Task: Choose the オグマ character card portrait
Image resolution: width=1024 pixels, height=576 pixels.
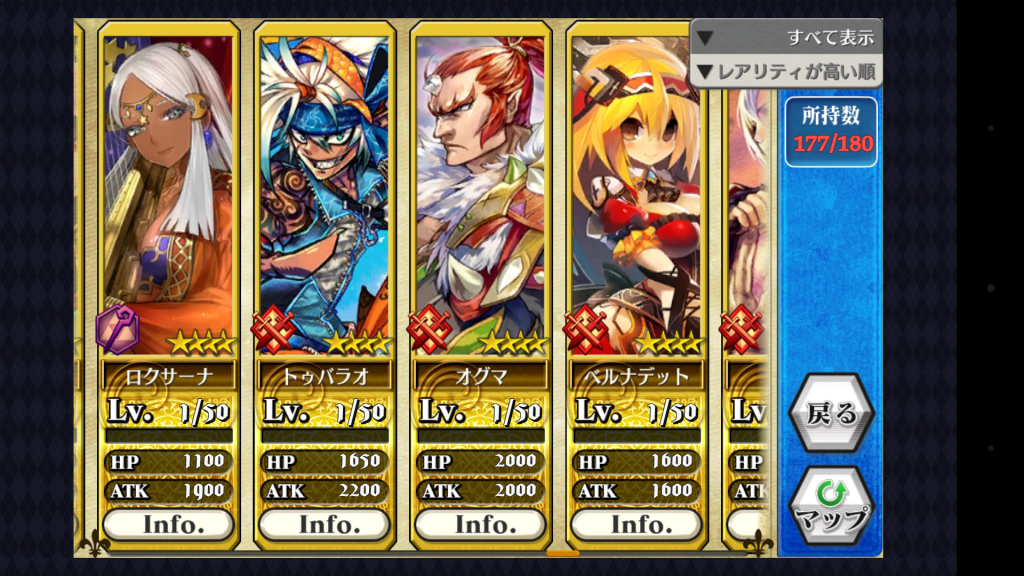Action: [480, 190]
